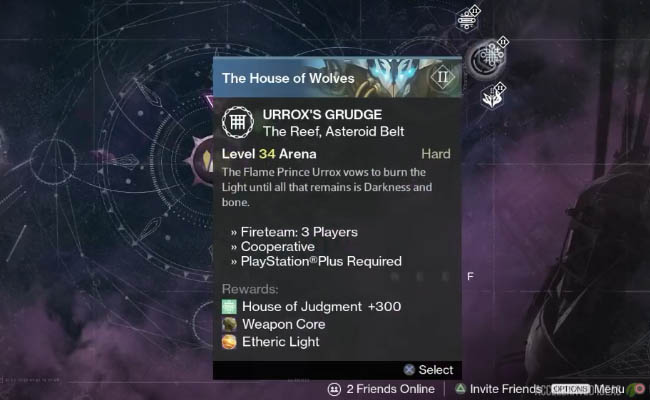This screenshot has height=400, width=650.
Task: Choose Invite Friends in the bottom bar
Action: point(499,389)
